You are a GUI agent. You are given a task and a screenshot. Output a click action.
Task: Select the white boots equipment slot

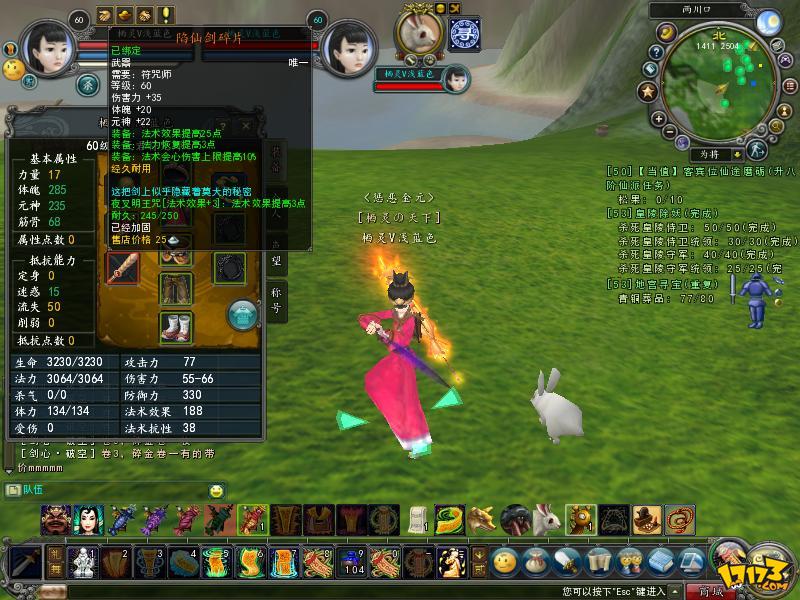(x=177, y=327)
